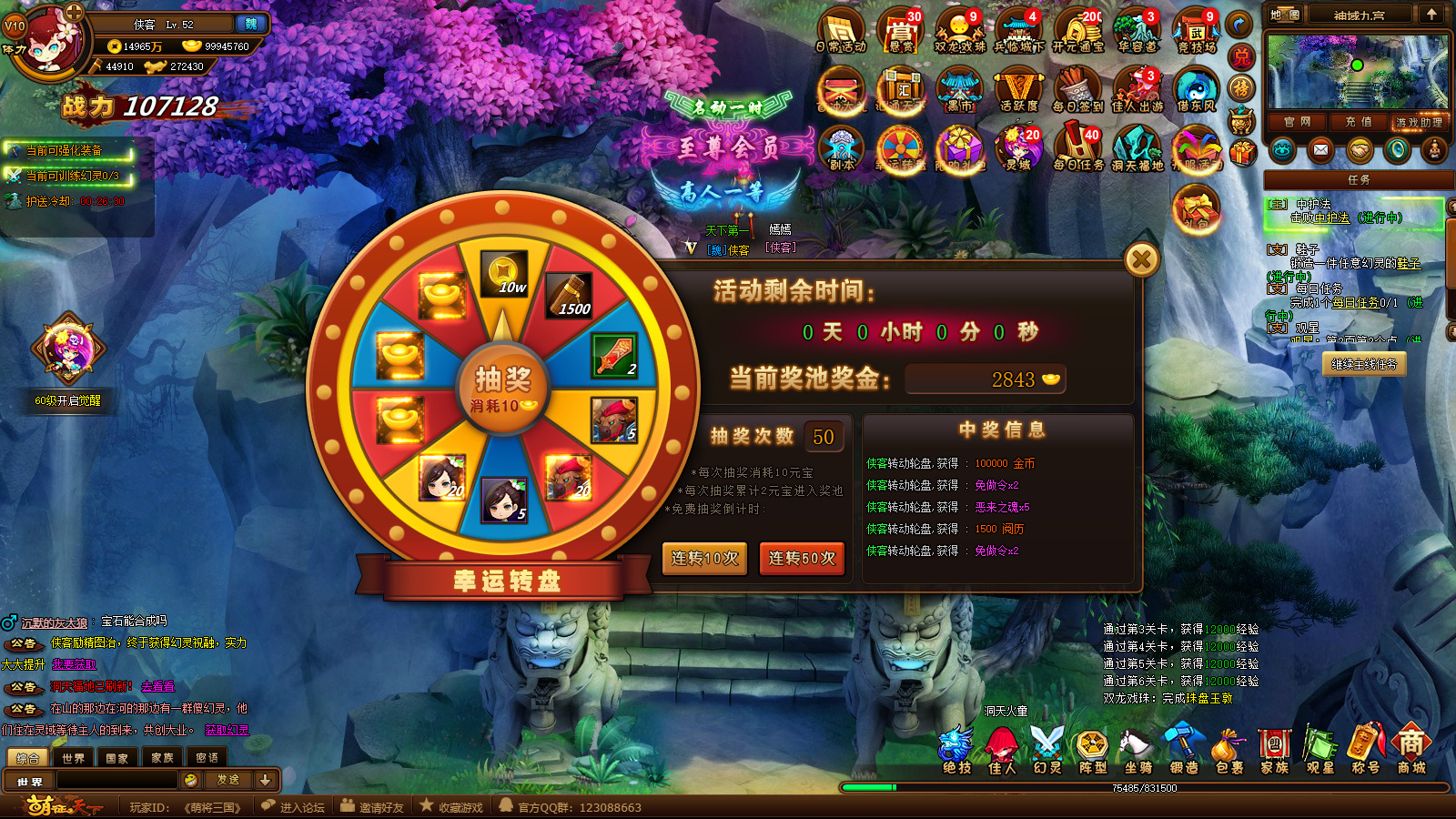Image resolution: width=1456 pixels, height=819 pixels.
Task: Open the 副本 dungeon icon
Action: 842,147
